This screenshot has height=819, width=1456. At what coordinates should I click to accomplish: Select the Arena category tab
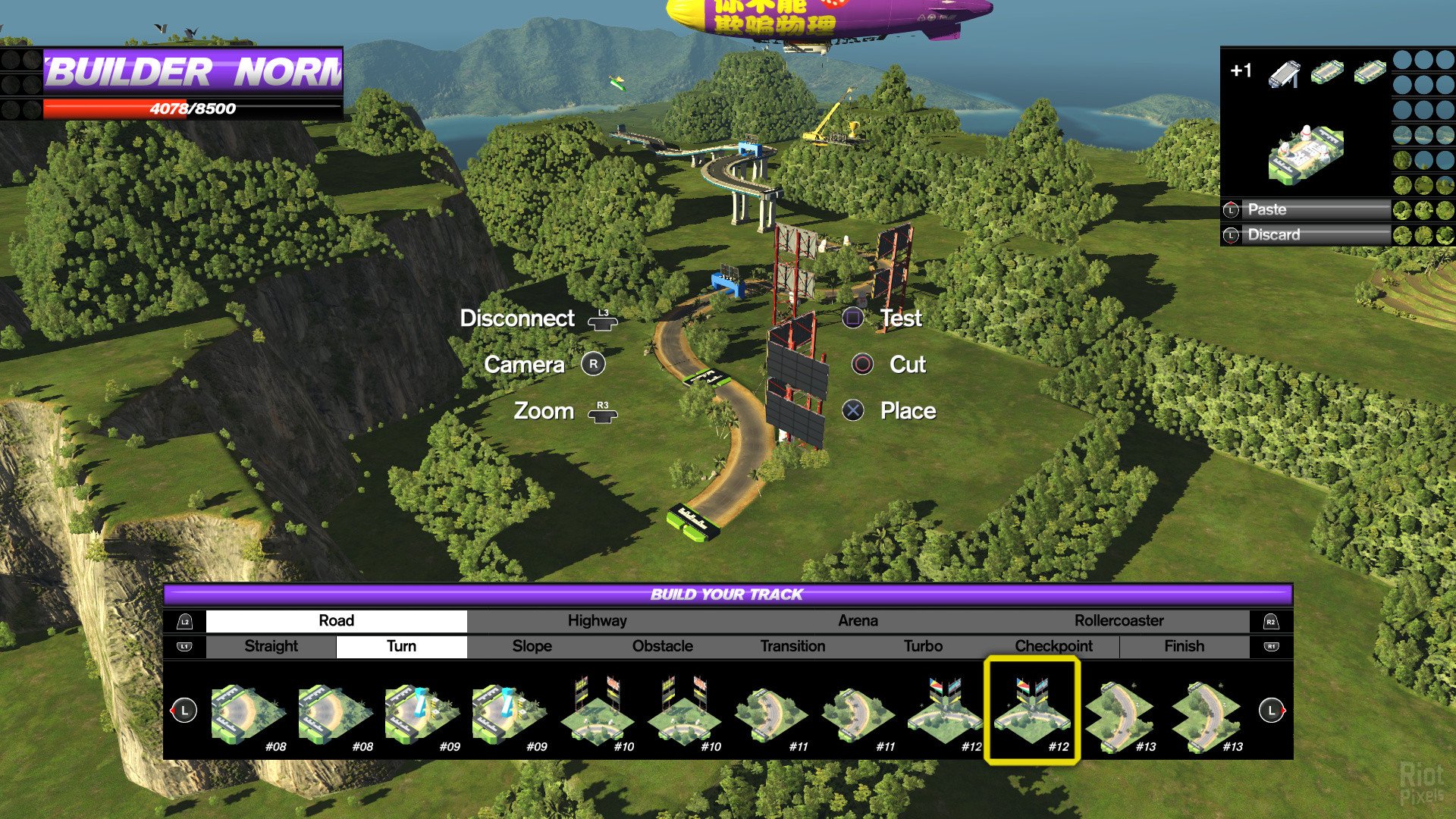pos(858,621)
